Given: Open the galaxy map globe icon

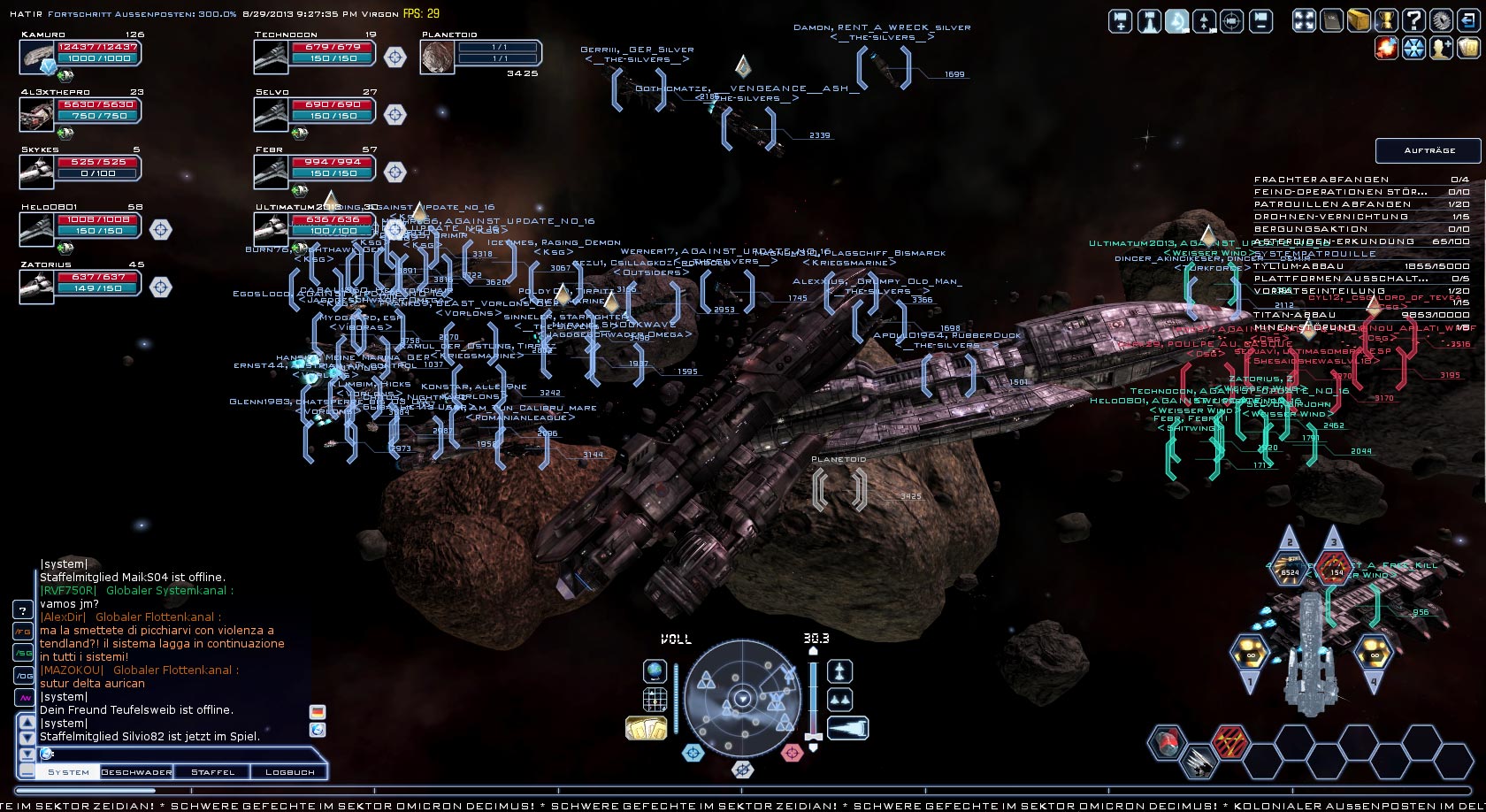Looking at the screenshot, I should coord(655,671).
